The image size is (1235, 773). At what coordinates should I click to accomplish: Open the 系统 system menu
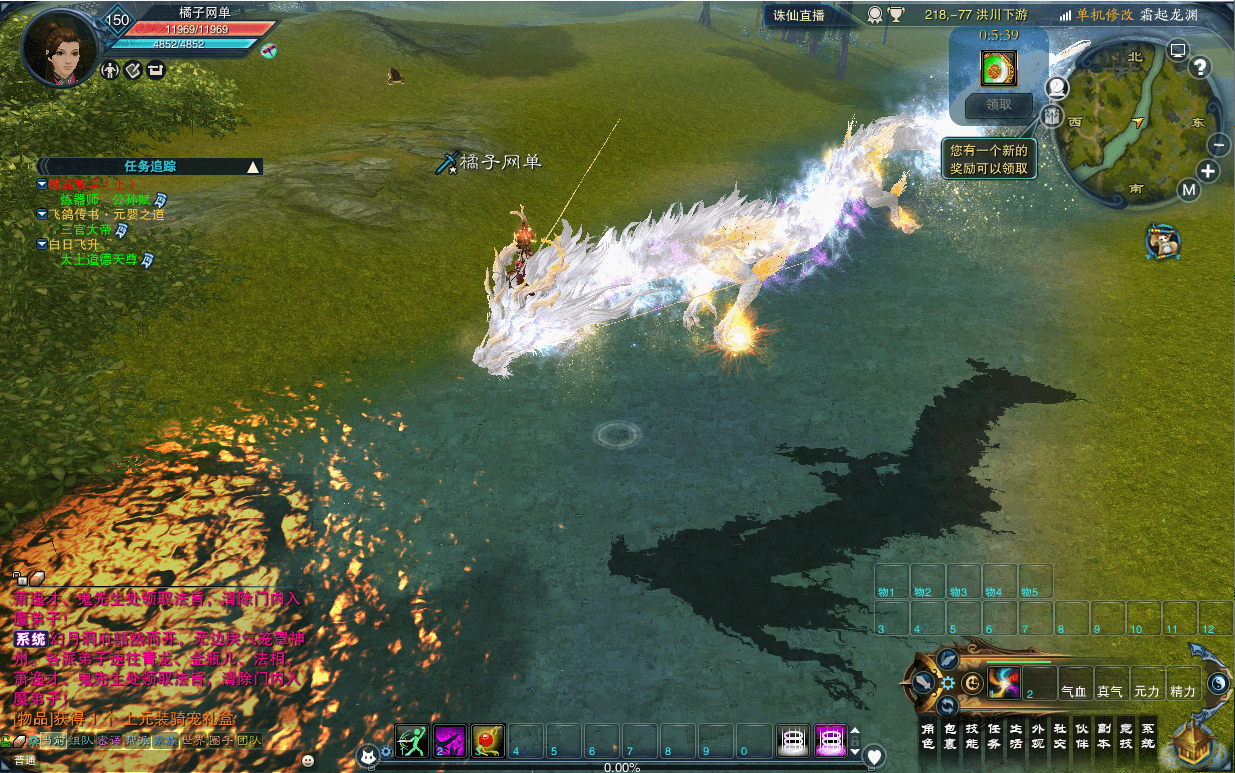pyautogui.click(x=1147, y=736)
